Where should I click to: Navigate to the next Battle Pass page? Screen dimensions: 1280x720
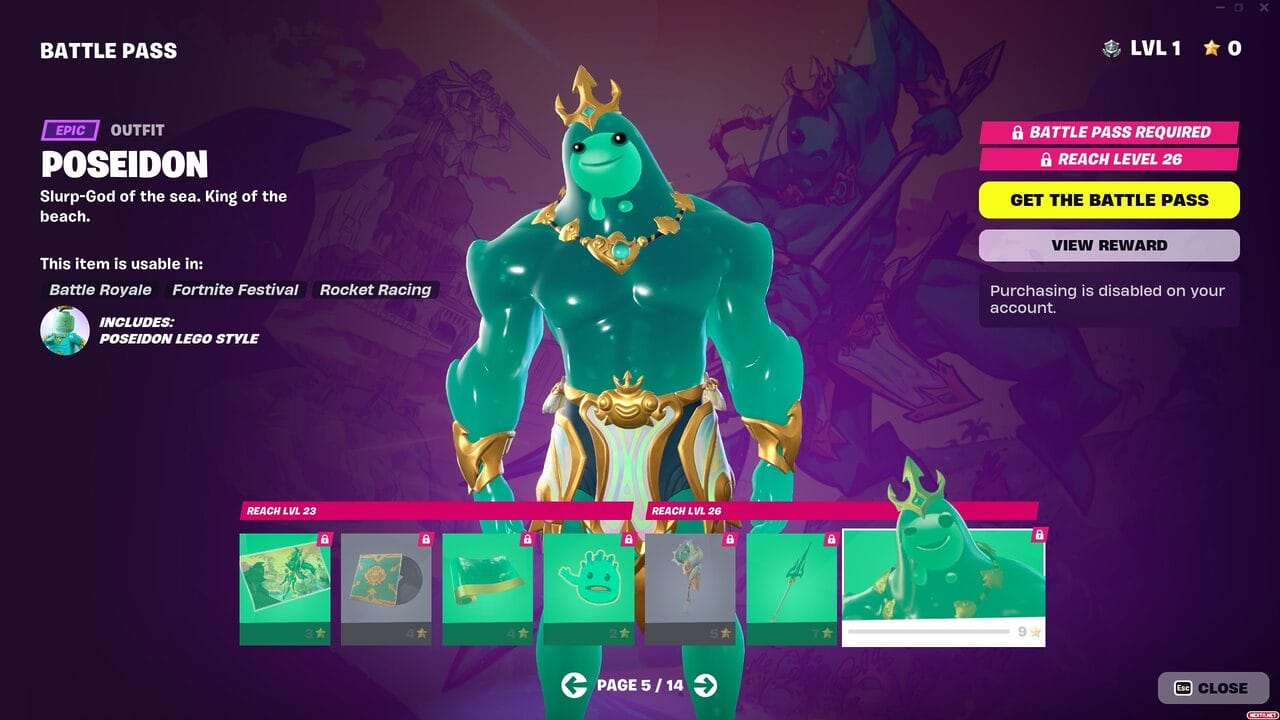[x=704, y=686]
